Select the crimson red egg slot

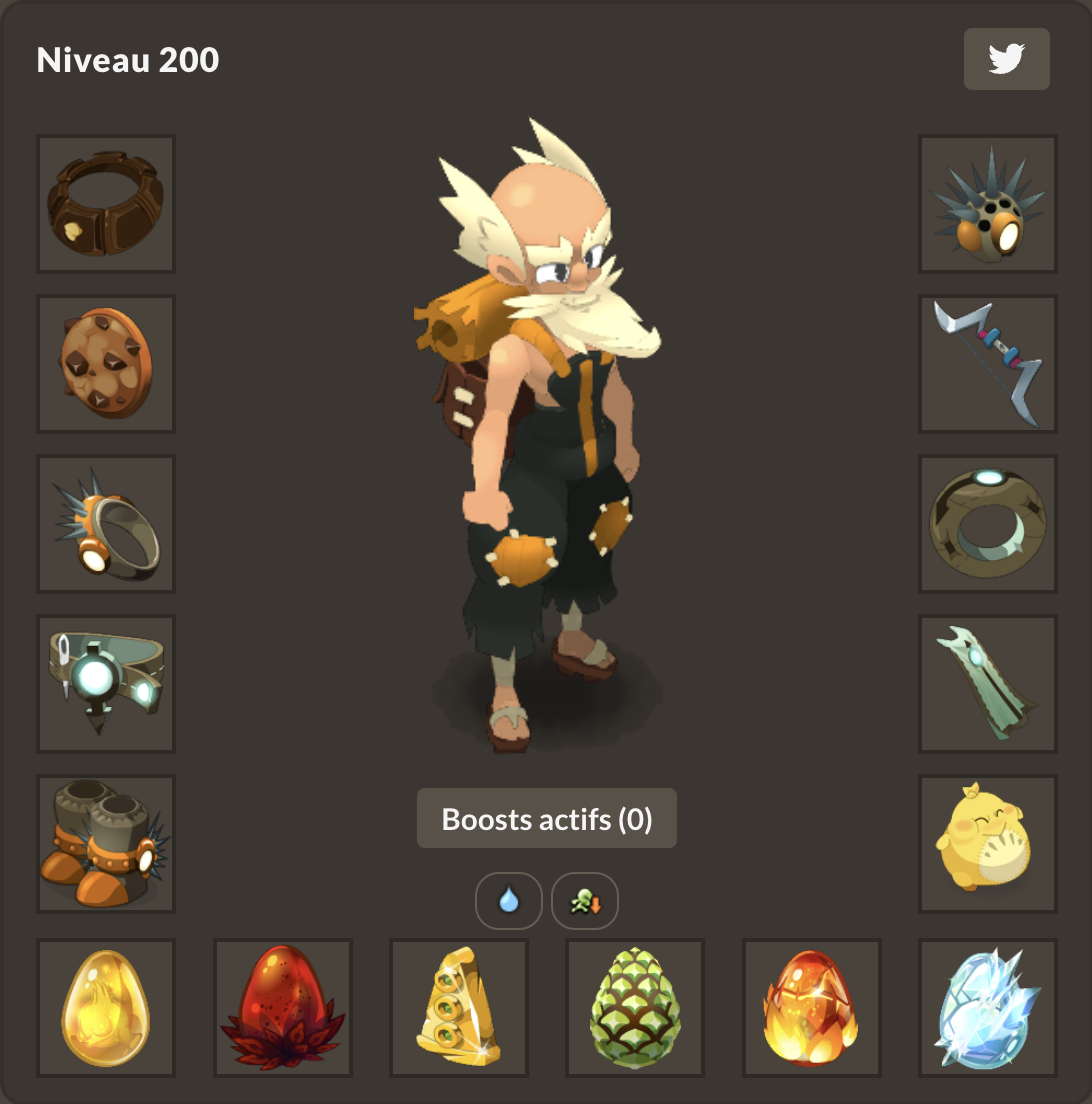(283, 1008)
